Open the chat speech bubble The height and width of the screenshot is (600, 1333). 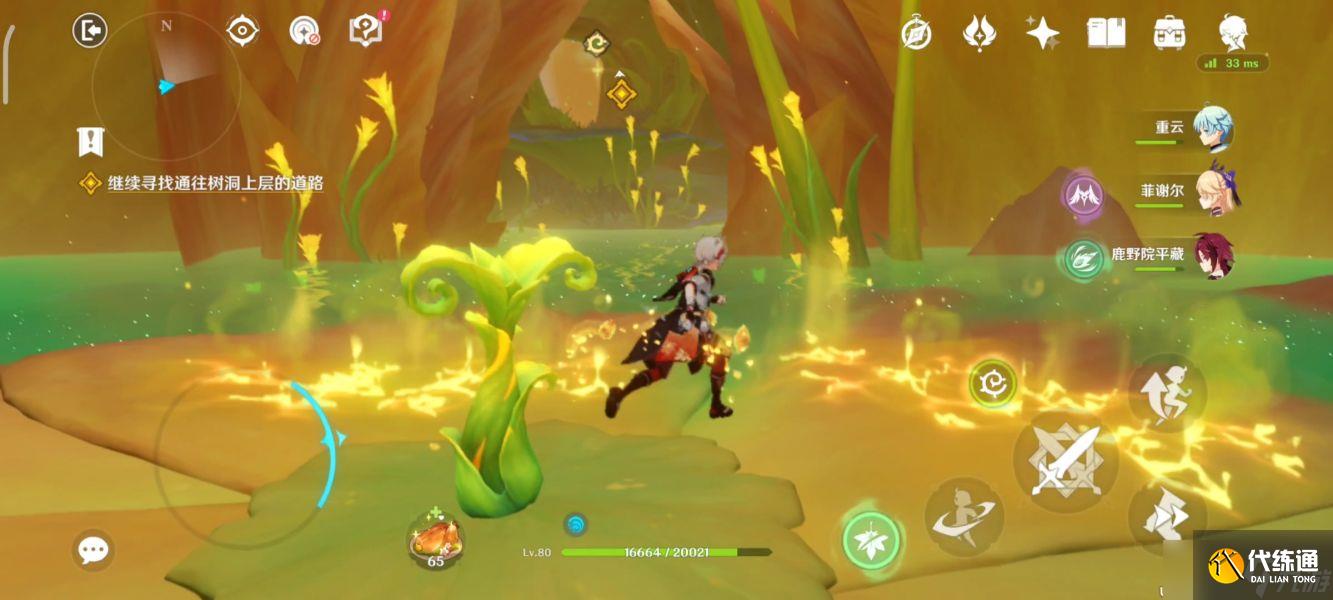click(x=94, y=549)
